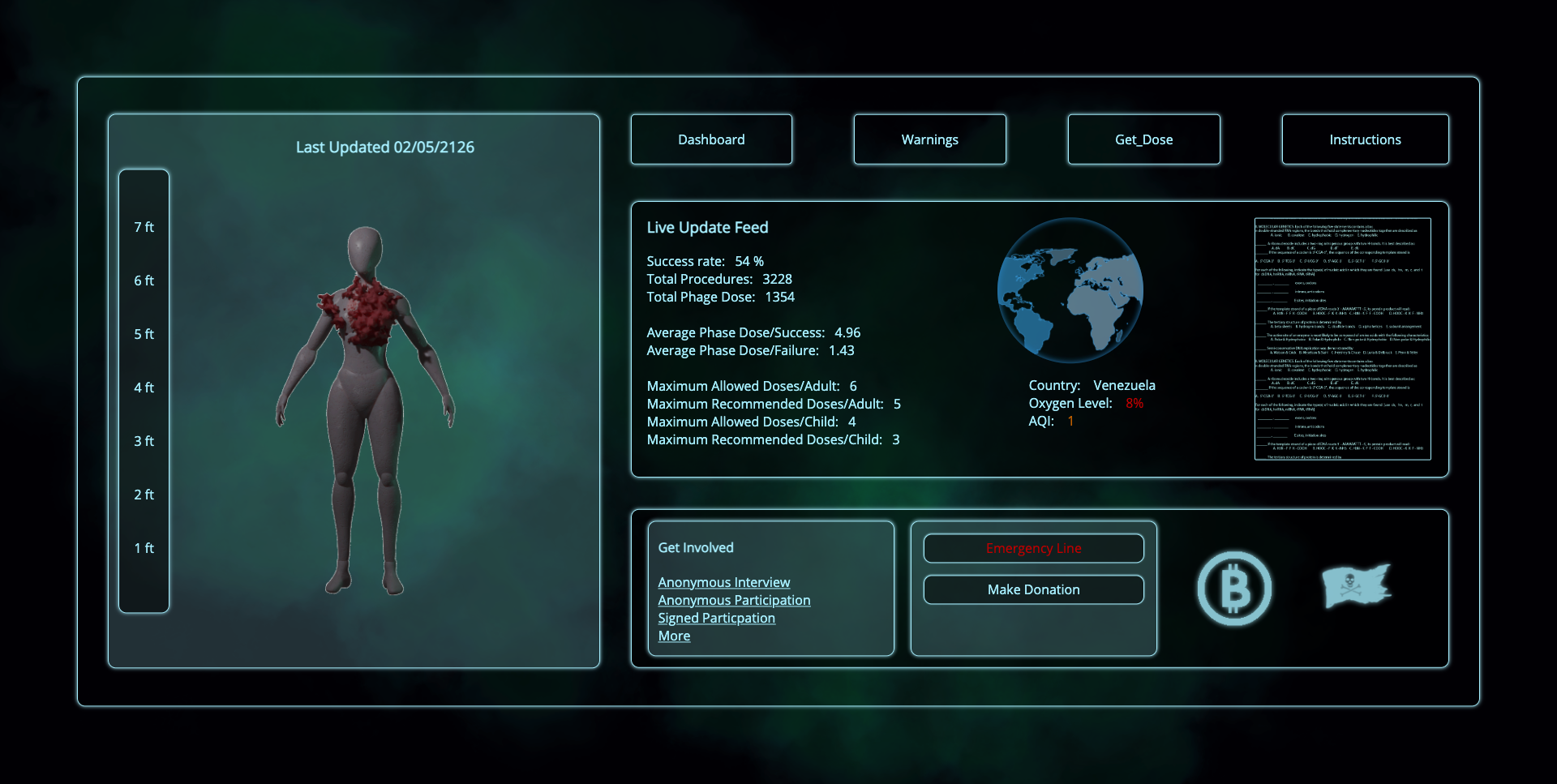This screenshot has height=784, width=1557.
Task: Click the pirate skull flag icon
Action: click(x=1356, y=585)
